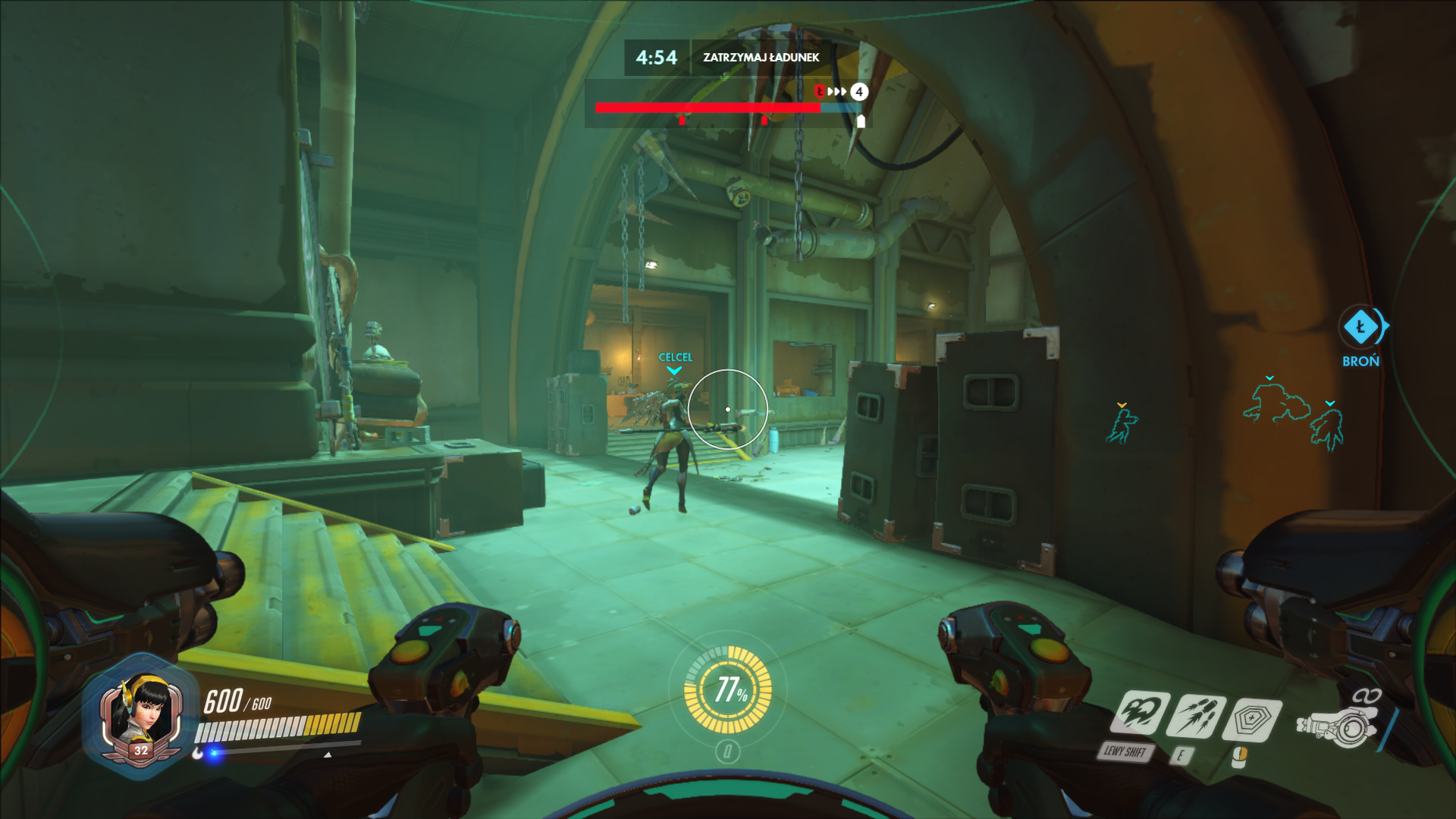The width and height of the screenshot is (1456, 819).
Task: Activate the Boosters ability icon
Action: [x=1141, y=714]
